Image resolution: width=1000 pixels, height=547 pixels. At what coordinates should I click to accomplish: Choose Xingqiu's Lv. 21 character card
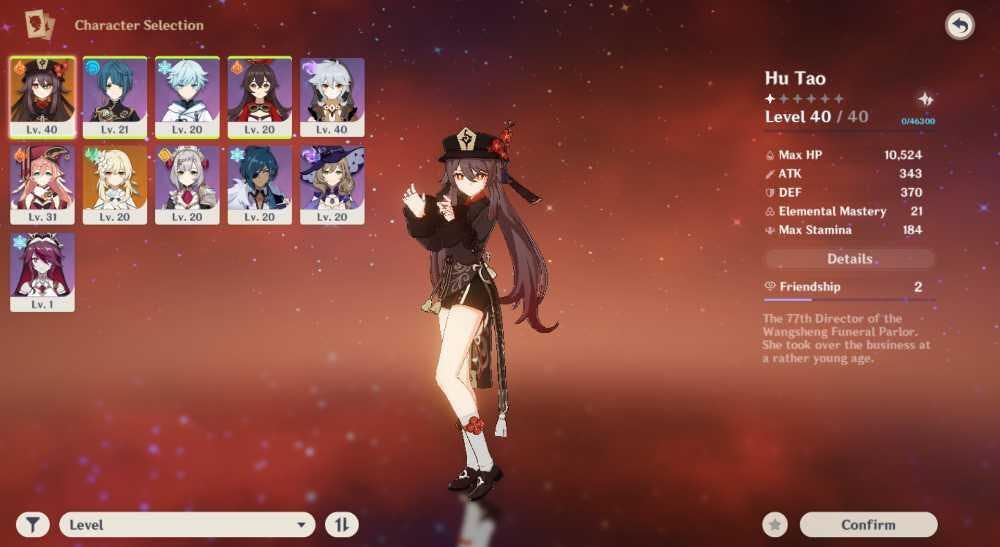[114, 96]
